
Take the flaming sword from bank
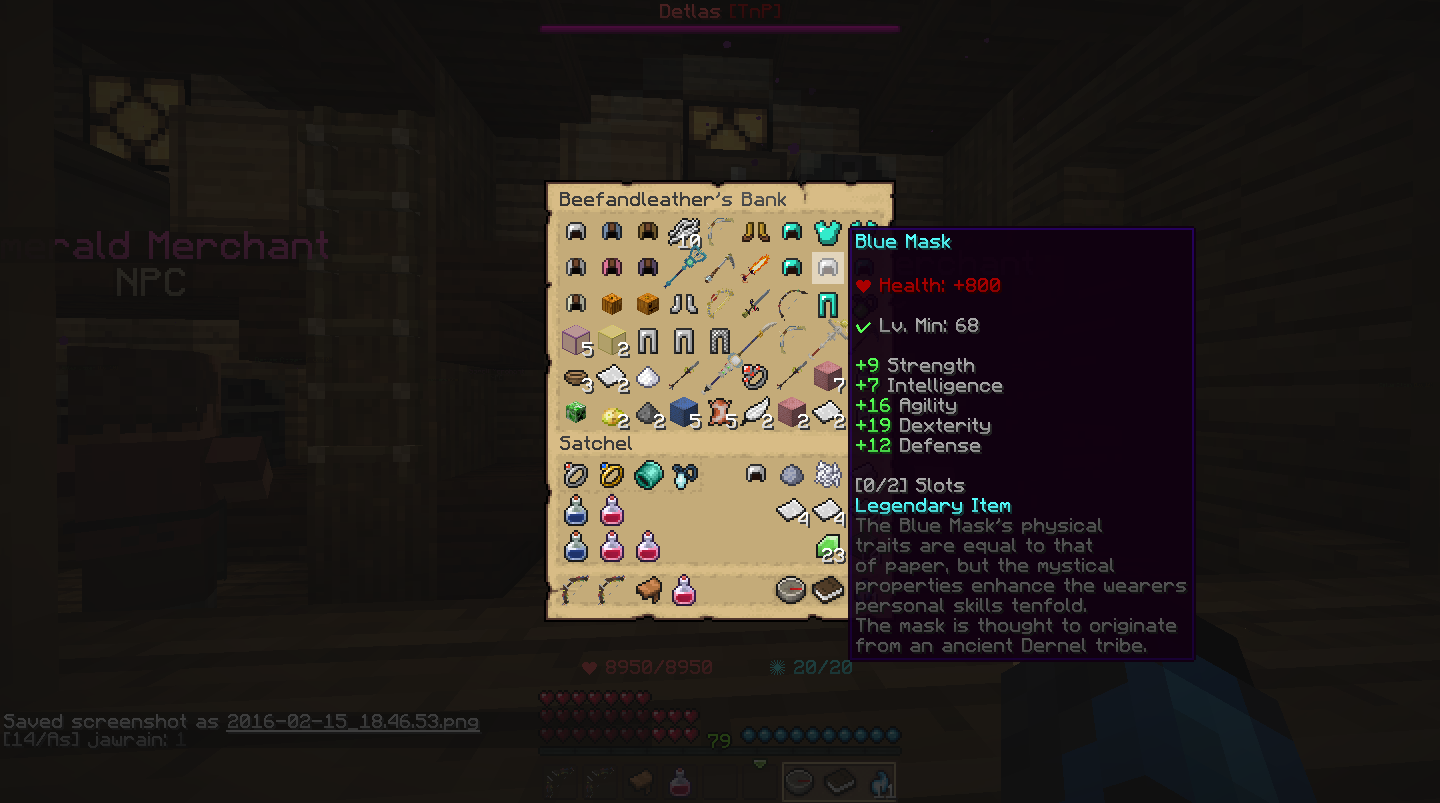click(755, 268)
